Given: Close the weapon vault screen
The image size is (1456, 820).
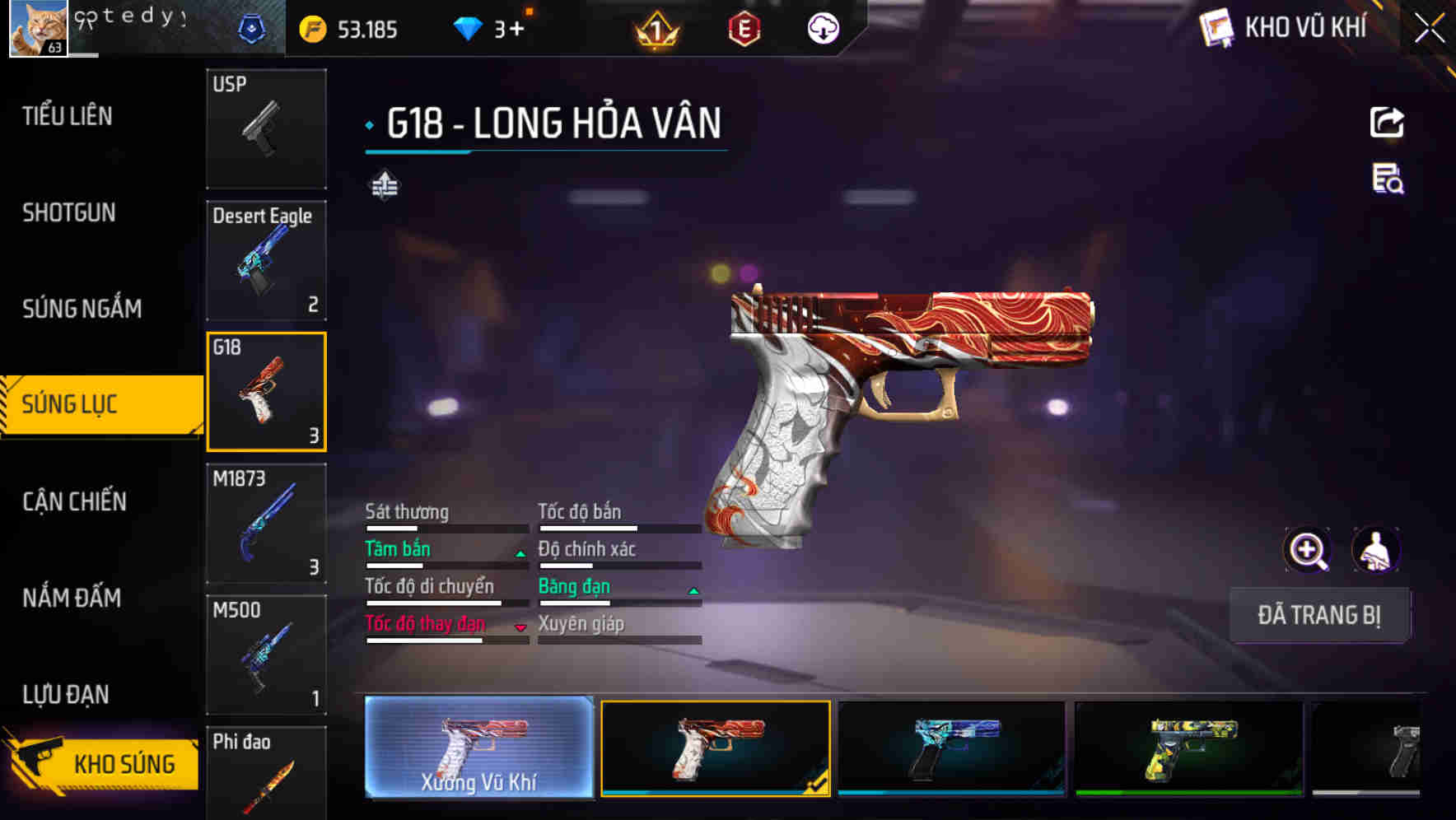Looking at the screenshot, I should 1430,29.
